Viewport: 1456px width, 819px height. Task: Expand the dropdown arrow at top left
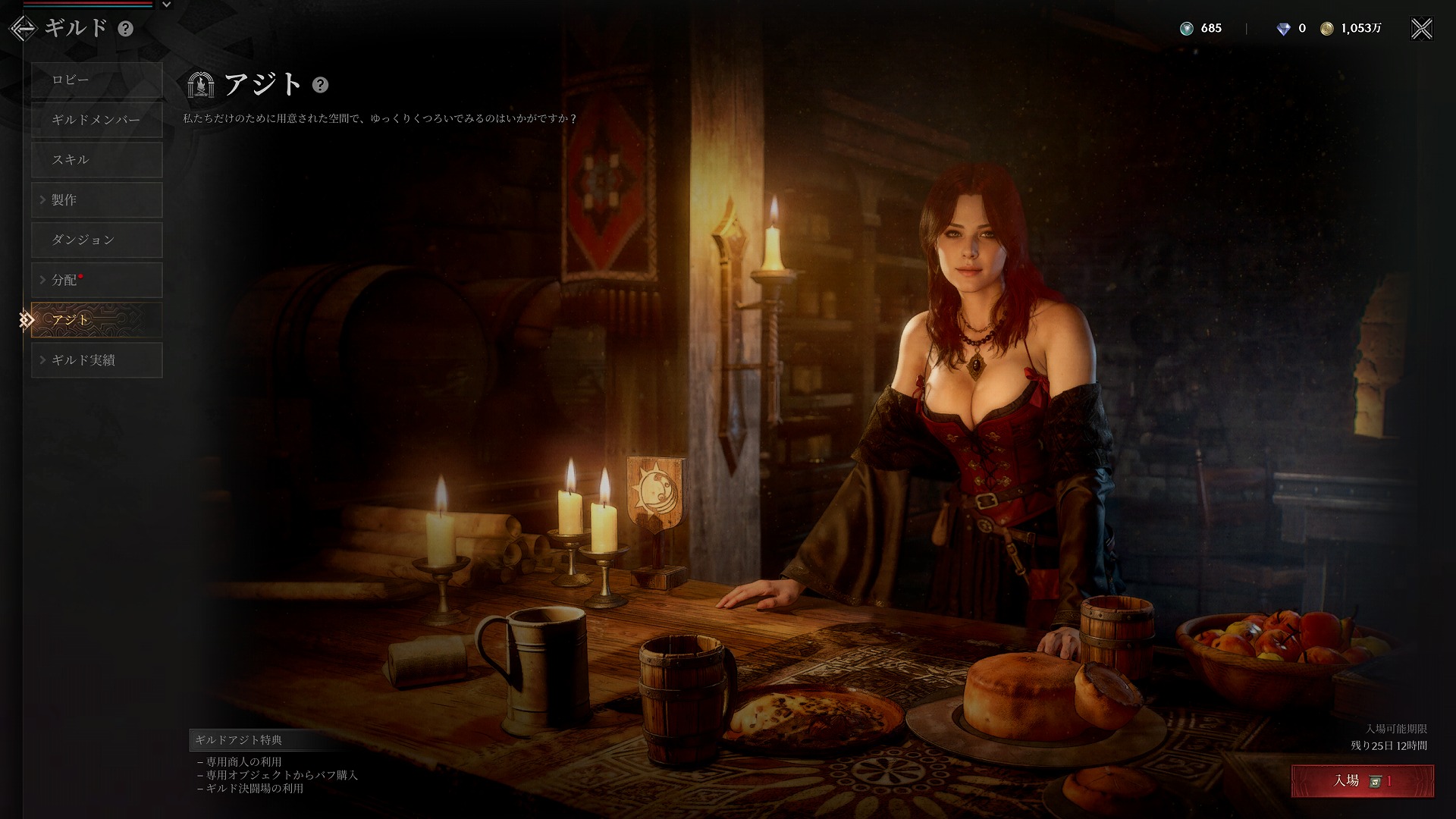pyautogui.click(x=167, y=5)
